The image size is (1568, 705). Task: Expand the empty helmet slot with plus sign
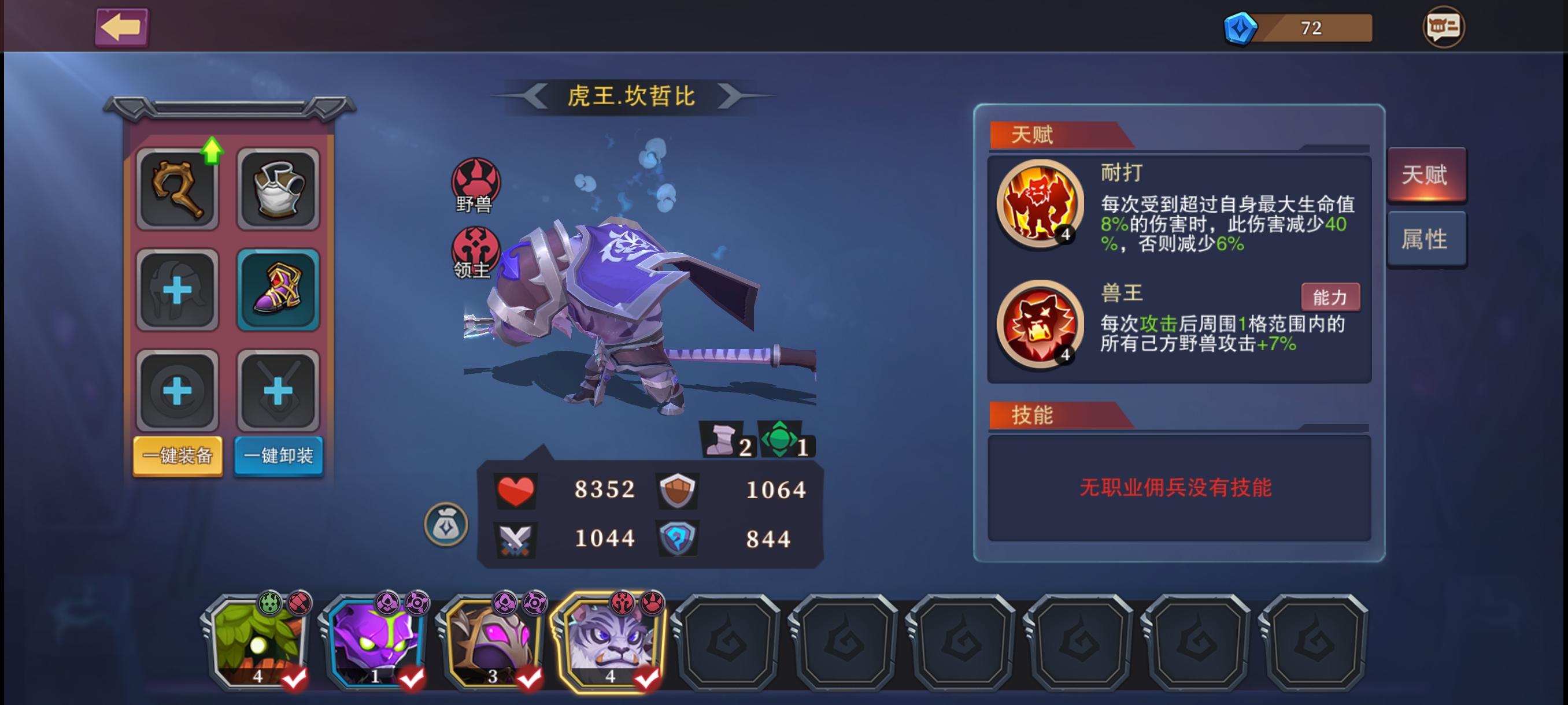pos(177,289)
